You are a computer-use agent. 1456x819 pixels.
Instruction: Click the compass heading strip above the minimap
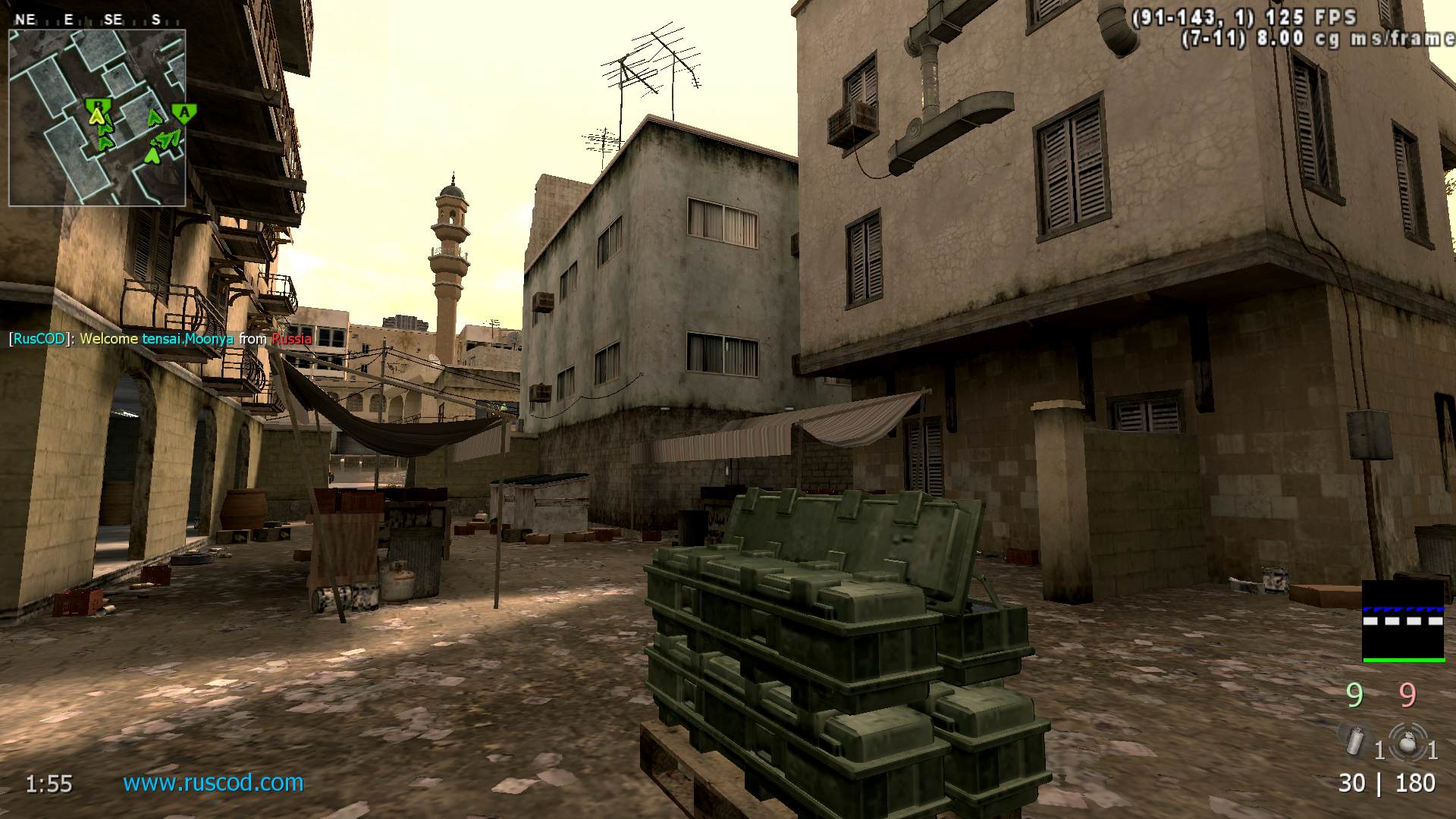click(x=91, y=20)
